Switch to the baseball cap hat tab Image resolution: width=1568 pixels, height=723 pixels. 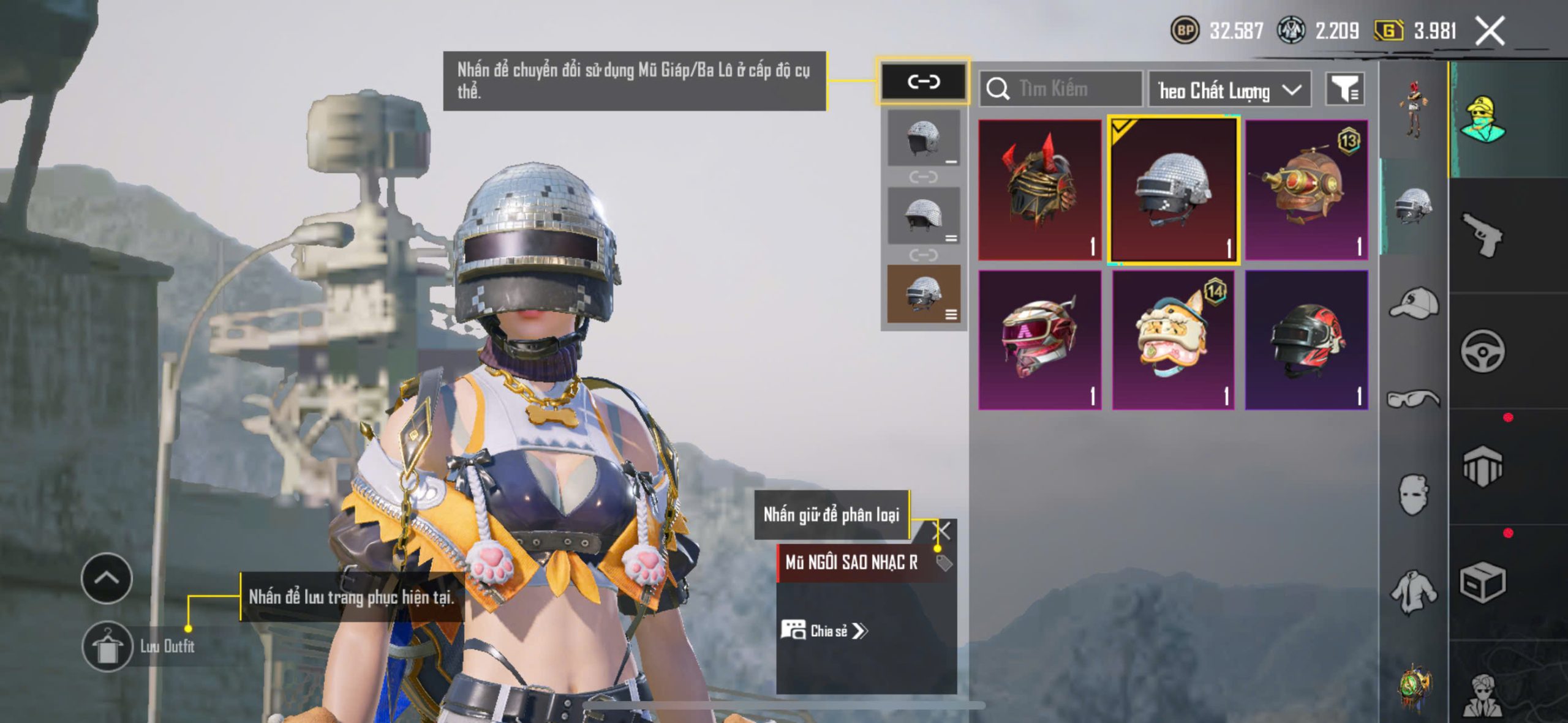click(1414, 303)
